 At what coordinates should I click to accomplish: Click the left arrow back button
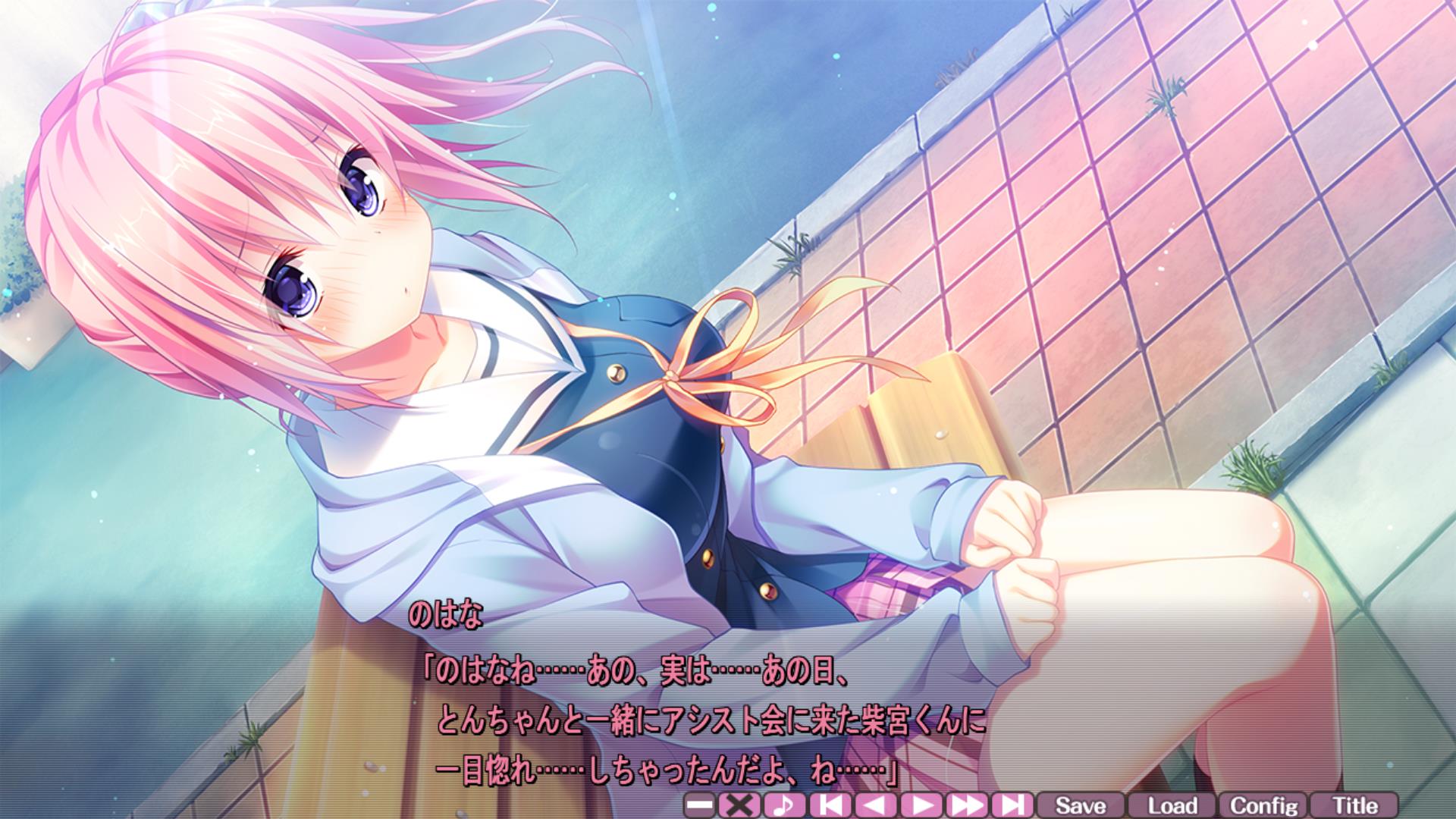click(x=875, y=805)
